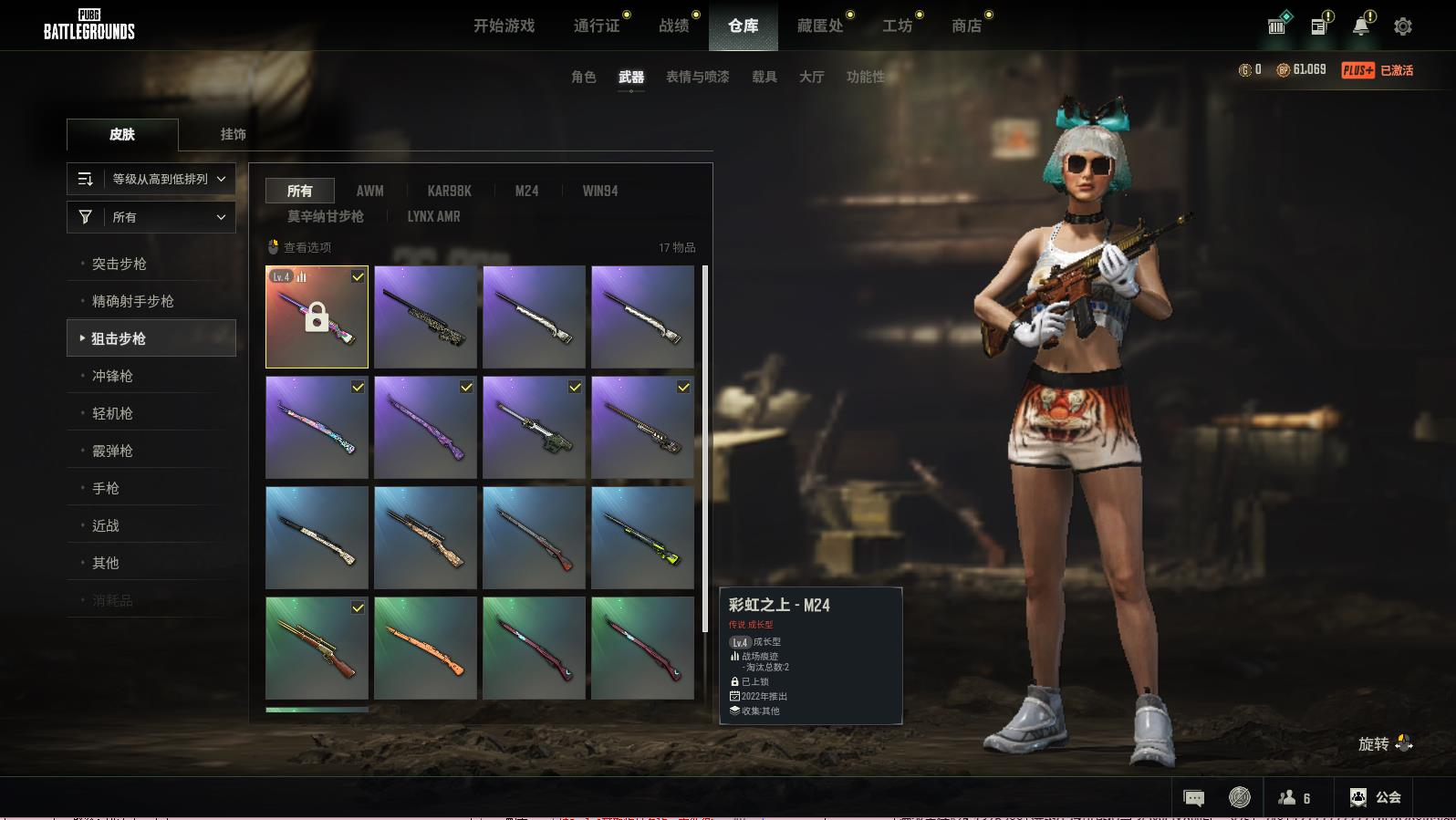This screenshot has height=820, width=1456.
Task: Select the 载具 vehicle tab
Action: pyautogui.click(x=764, y=77)
